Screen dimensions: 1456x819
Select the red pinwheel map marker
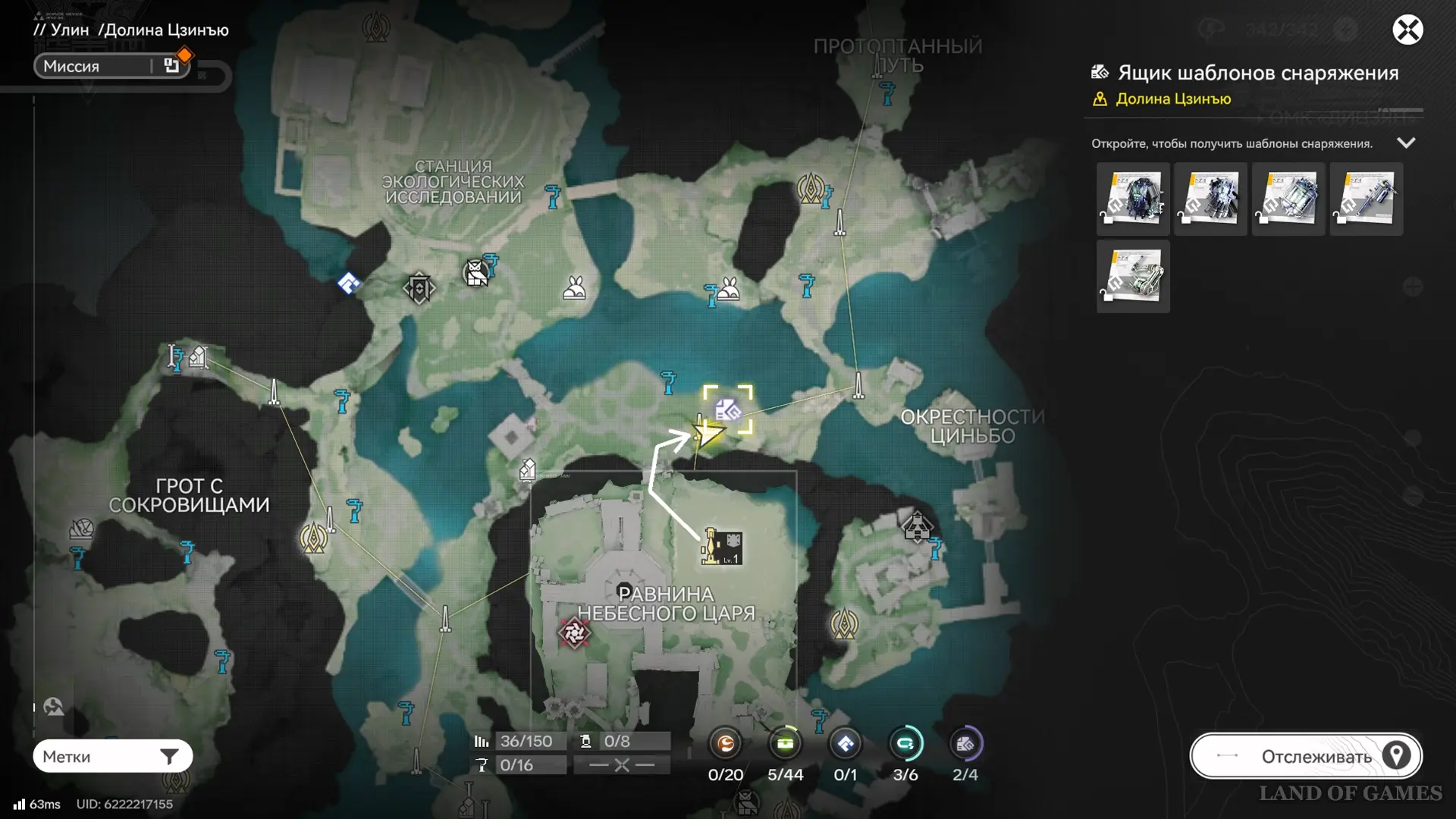pyautogui.click(x=574, y=633)
